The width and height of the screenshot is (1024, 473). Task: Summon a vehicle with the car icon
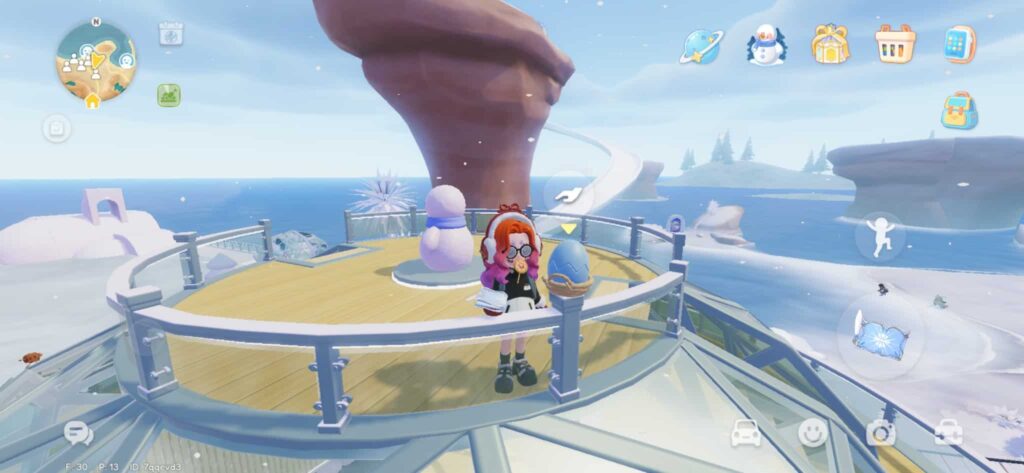coord(746,432)
